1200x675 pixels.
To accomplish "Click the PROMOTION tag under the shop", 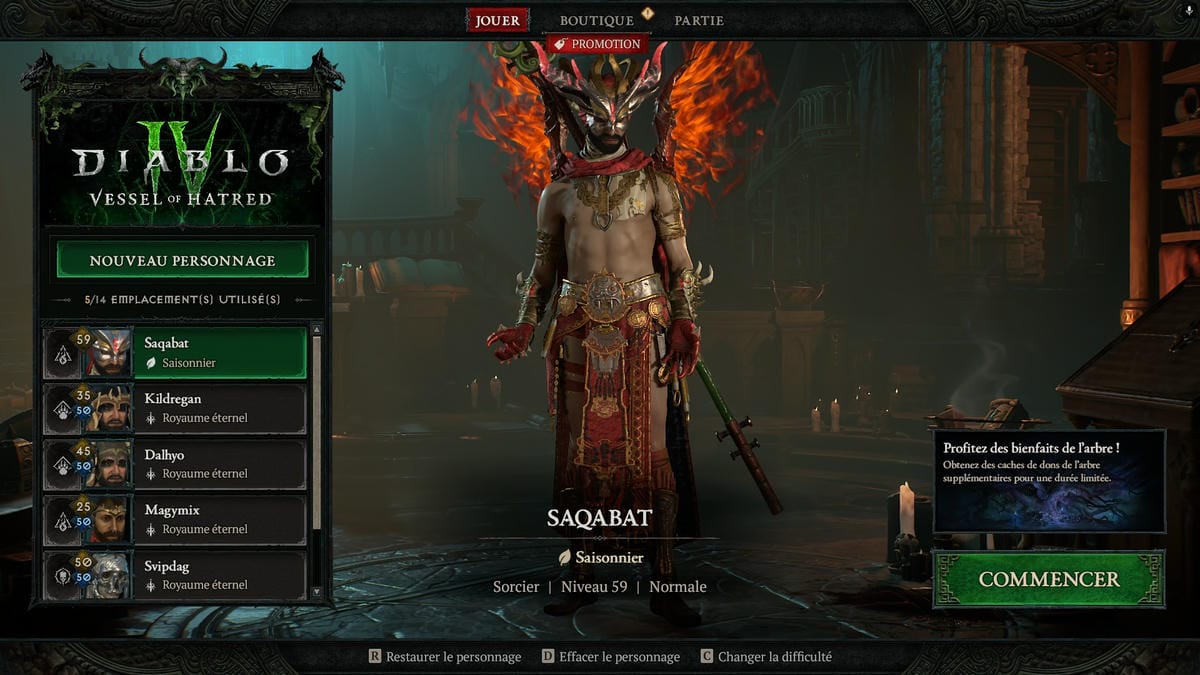I will point(597,44).
